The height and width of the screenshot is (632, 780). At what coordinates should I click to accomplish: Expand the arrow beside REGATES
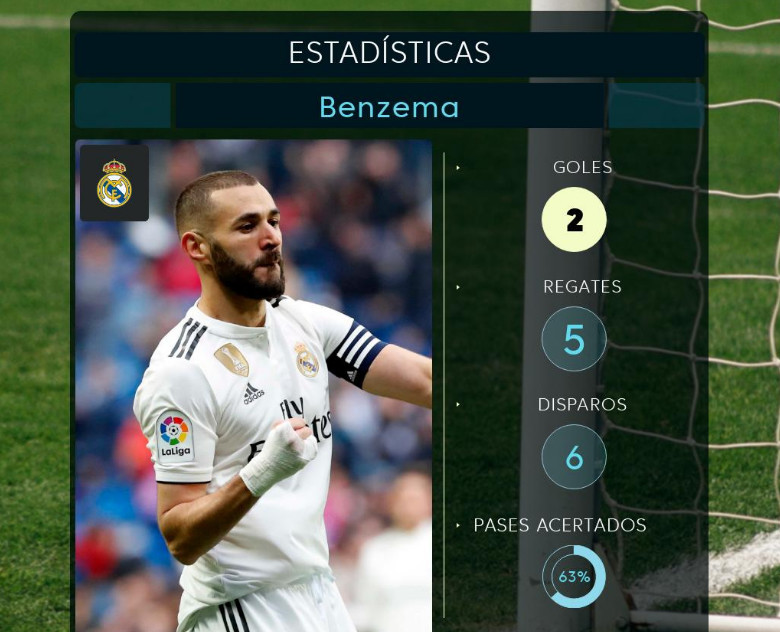point(459,287)
